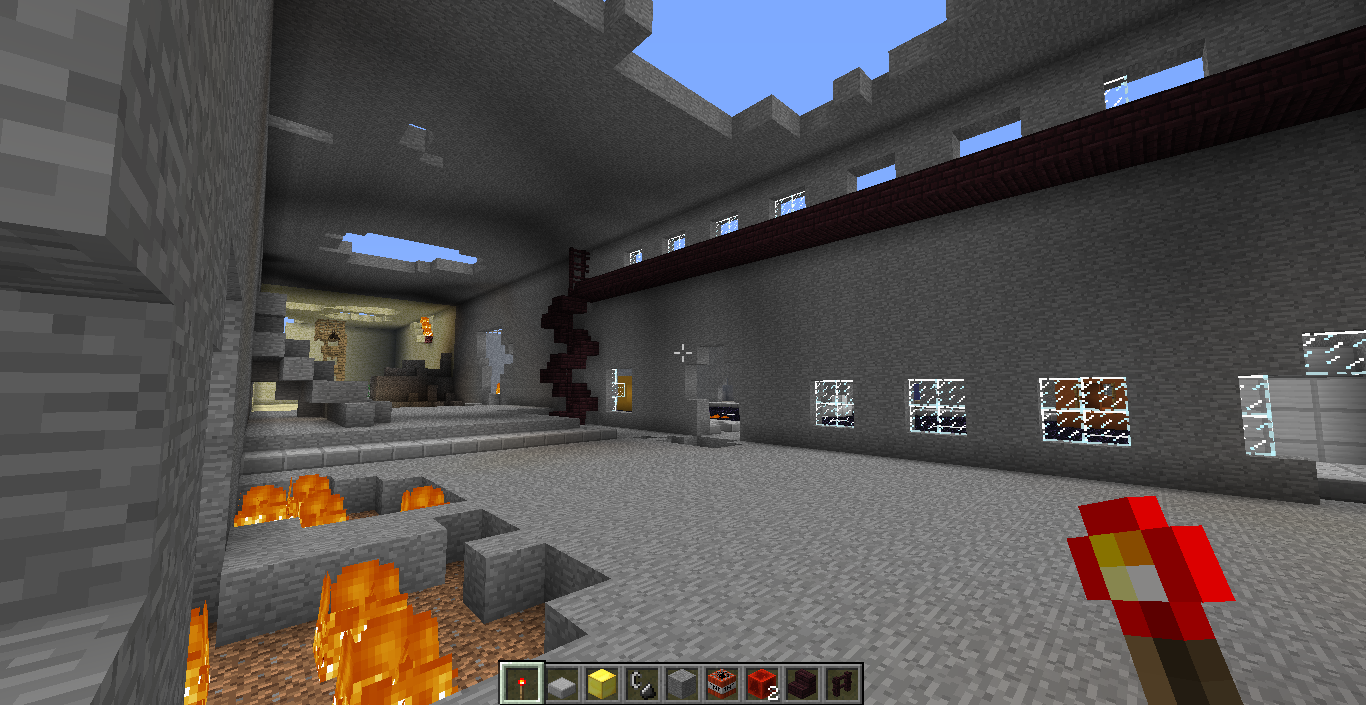The width and height of the screenshot is (1366, 705).
Task: Pick the nether brick fence slot
Action: [842, 683]
